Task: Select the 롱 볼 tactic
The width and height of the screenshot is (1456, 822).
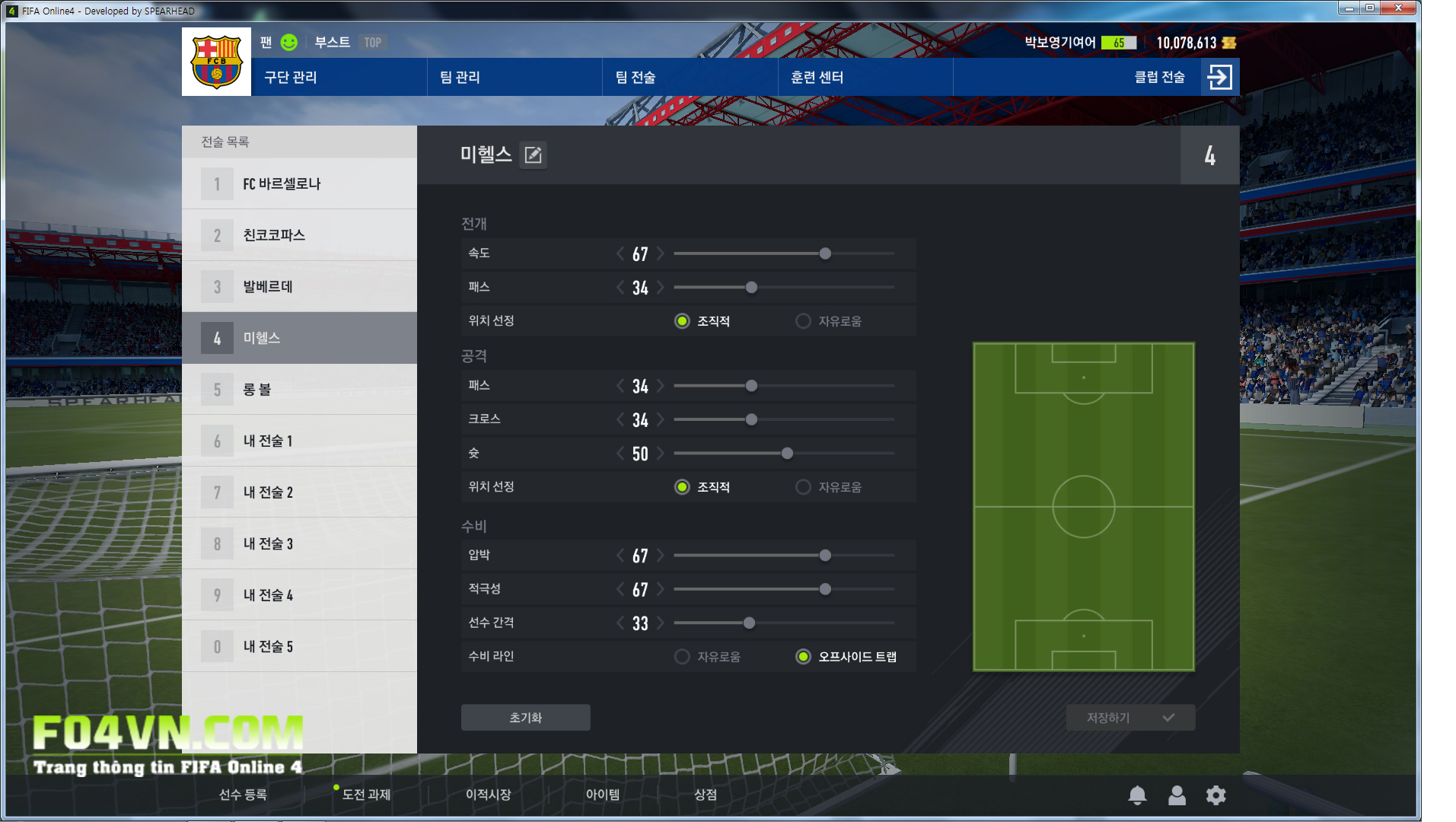Action: (299, 390)
